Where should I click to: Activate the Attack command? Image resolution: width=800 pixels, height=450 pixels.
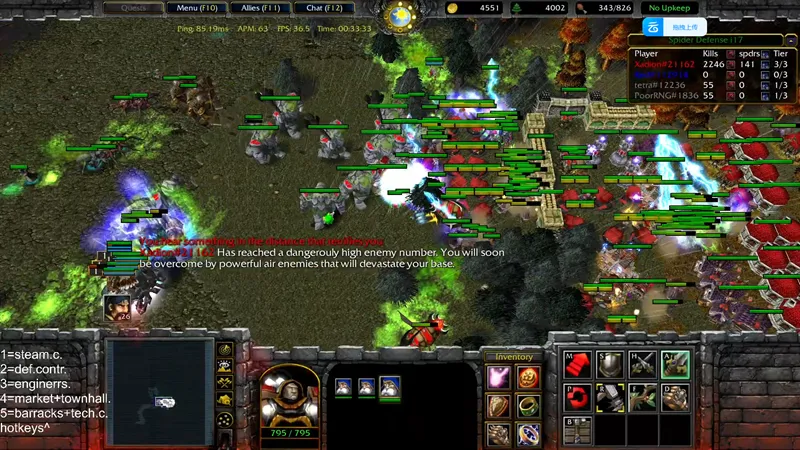click(x=674, y=364)
